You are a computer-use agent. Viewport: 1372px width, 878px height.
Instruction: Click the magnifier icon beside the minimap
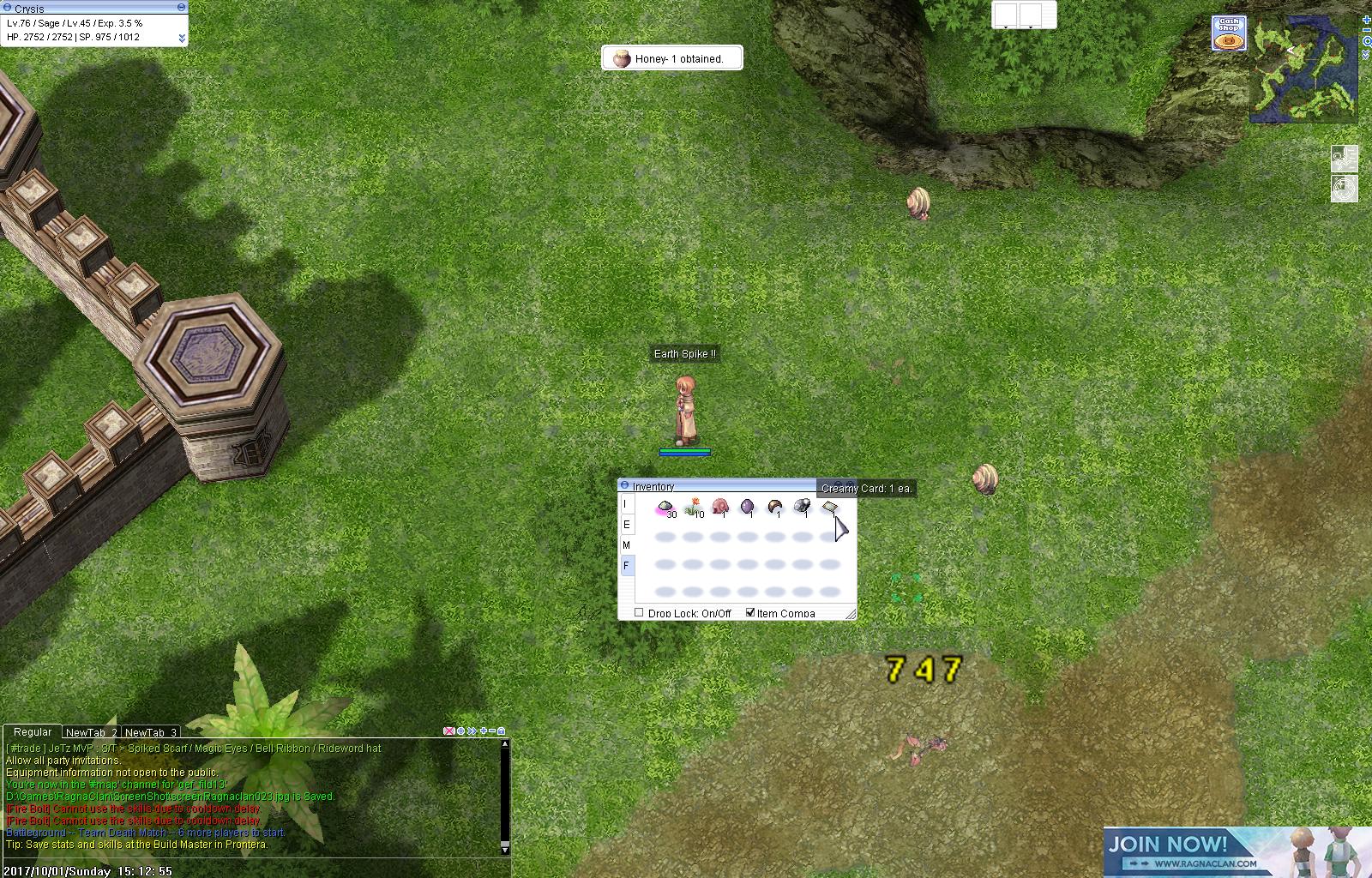1367,41
